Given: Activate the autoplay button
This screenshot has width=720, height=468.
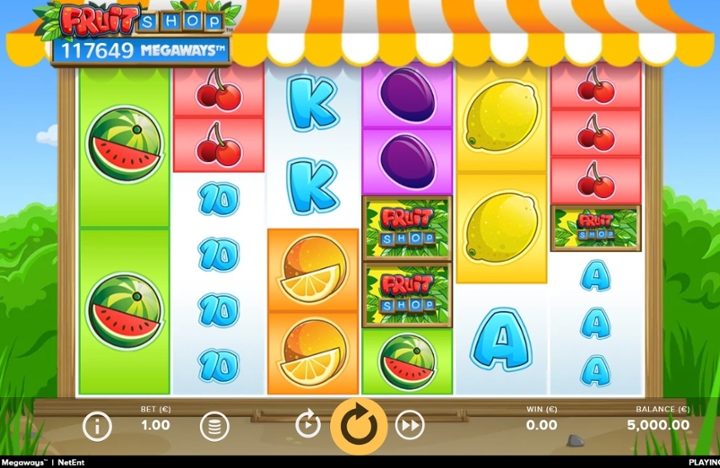Looking at the screenshot, I should pyautogui.click(x=308, y=426).
